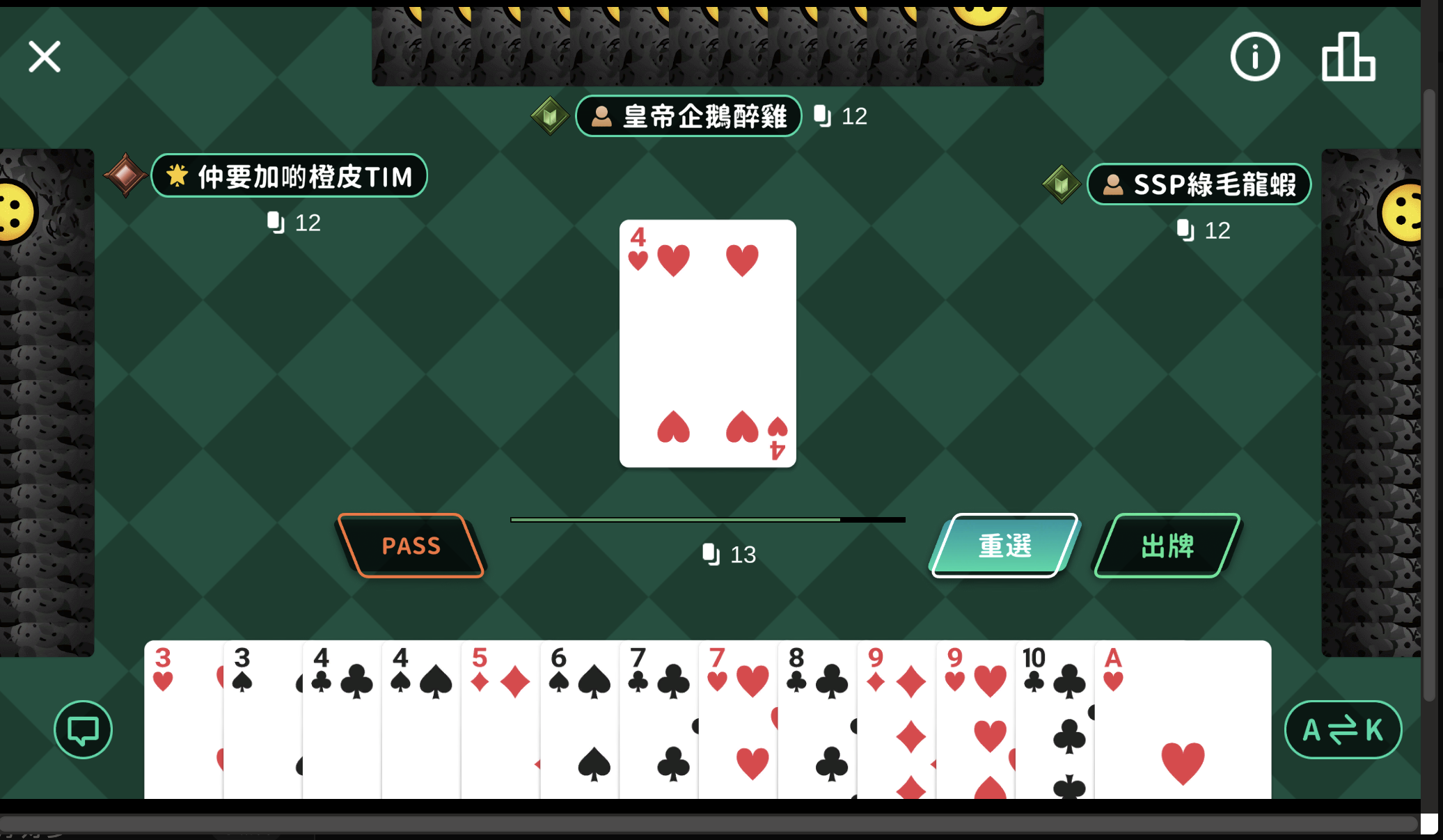The width and height of the screenshot is (1443, 840).
Task: Close the game with the X button
Action: [45, 56]
